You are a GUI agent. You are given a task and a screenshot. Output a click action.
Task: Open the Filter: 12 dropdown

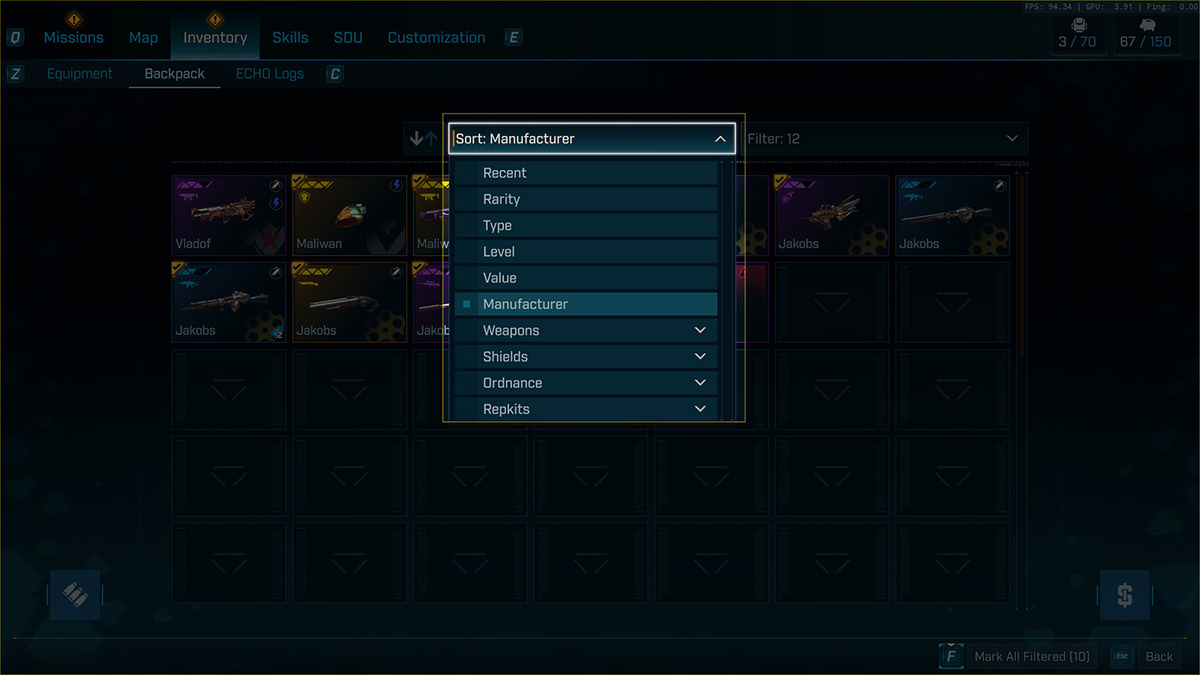pyautogui.click(x=883, y=139)
